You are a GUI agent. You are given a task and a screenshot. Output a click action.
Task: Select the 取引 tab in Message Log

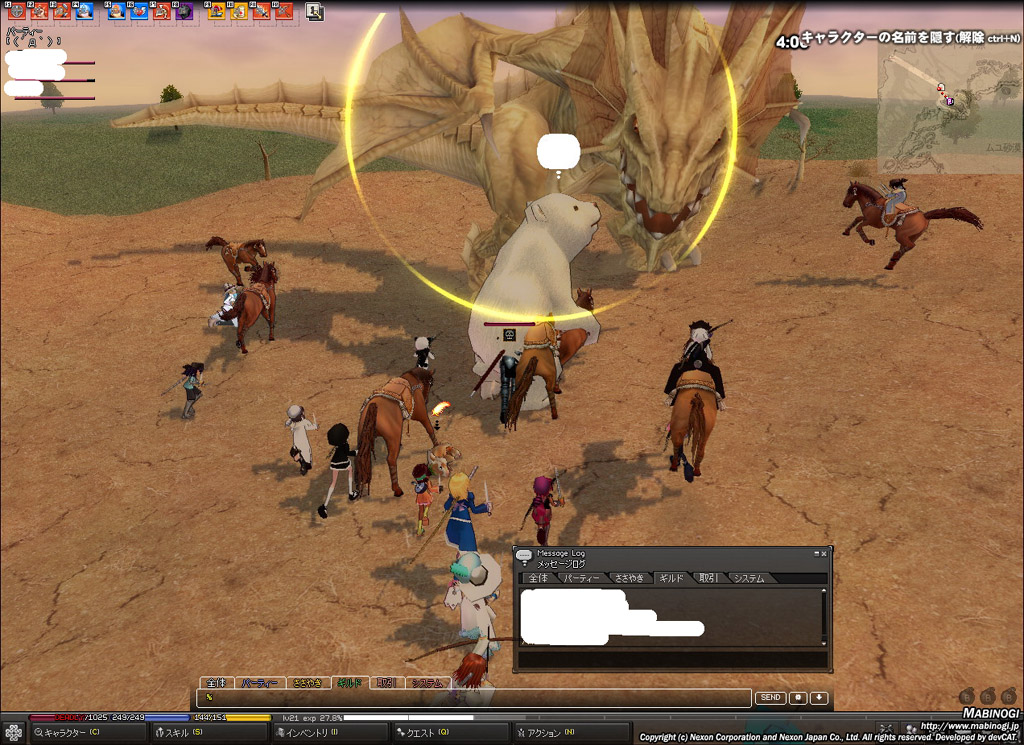point(708,578)
